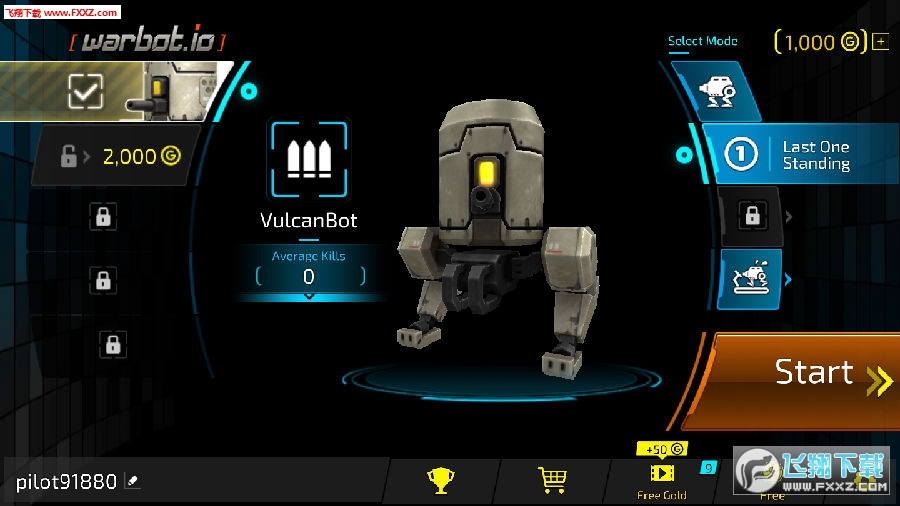Viewport: 900px width, 506px height.
Task: Open the shopping cart store
Action: tap(552, 481)
